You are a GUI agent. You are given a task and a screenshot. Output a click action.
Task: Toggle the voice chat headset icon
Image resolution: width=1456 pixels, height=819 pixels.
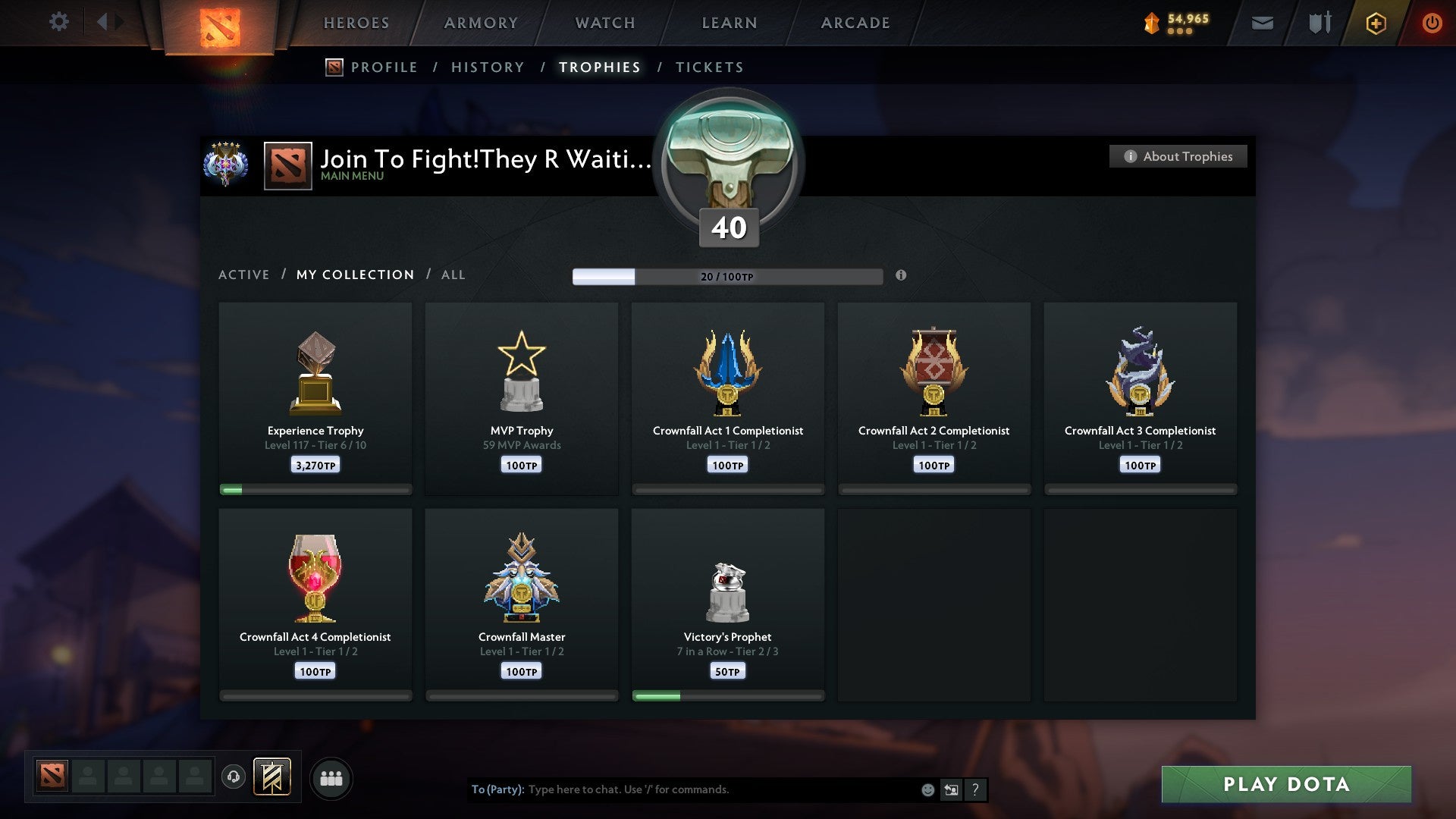coord(234,778)
